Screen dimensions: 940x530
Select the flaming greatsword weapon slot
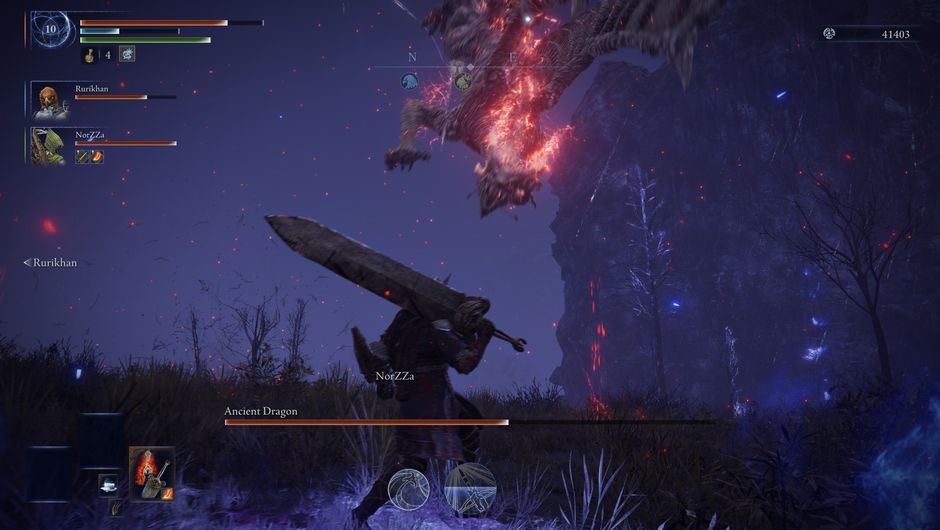pos(151,472)
